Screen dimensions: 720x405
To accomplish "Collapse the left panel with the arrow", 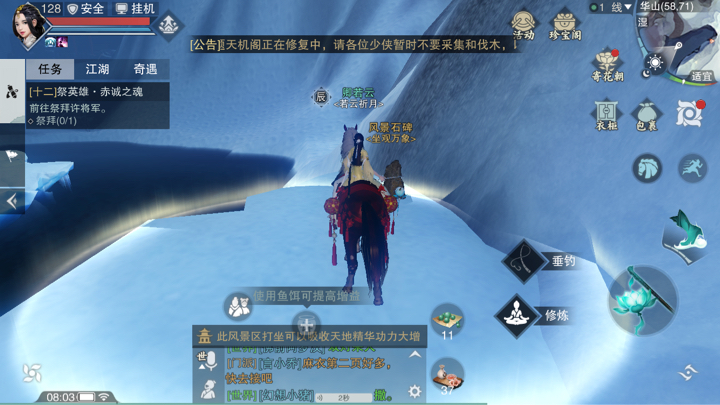I will pyautogui.click(x=12, y=201).
